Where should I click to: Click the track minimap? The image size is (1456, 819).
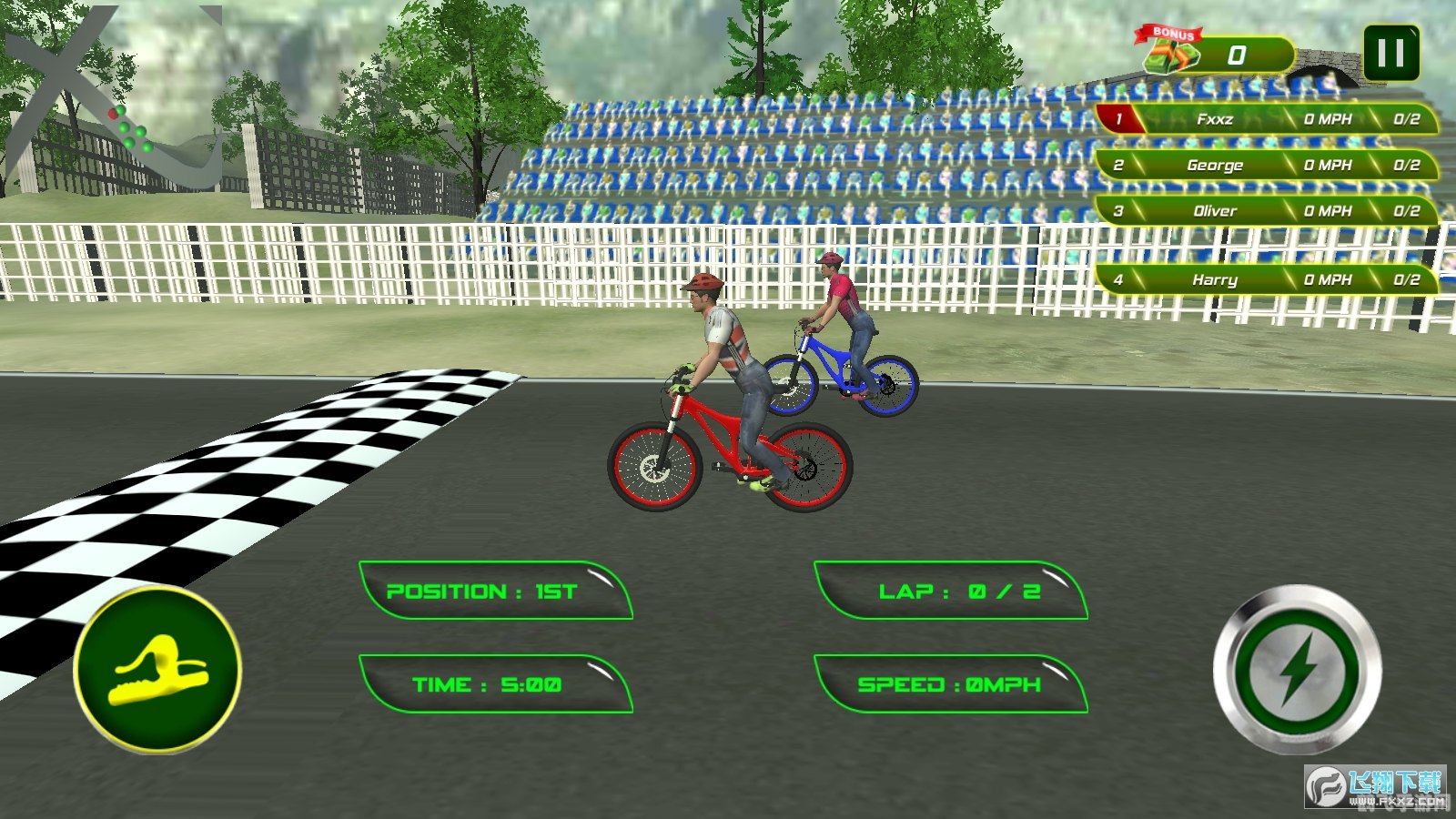pyautogui.click(x=114, y=100)
